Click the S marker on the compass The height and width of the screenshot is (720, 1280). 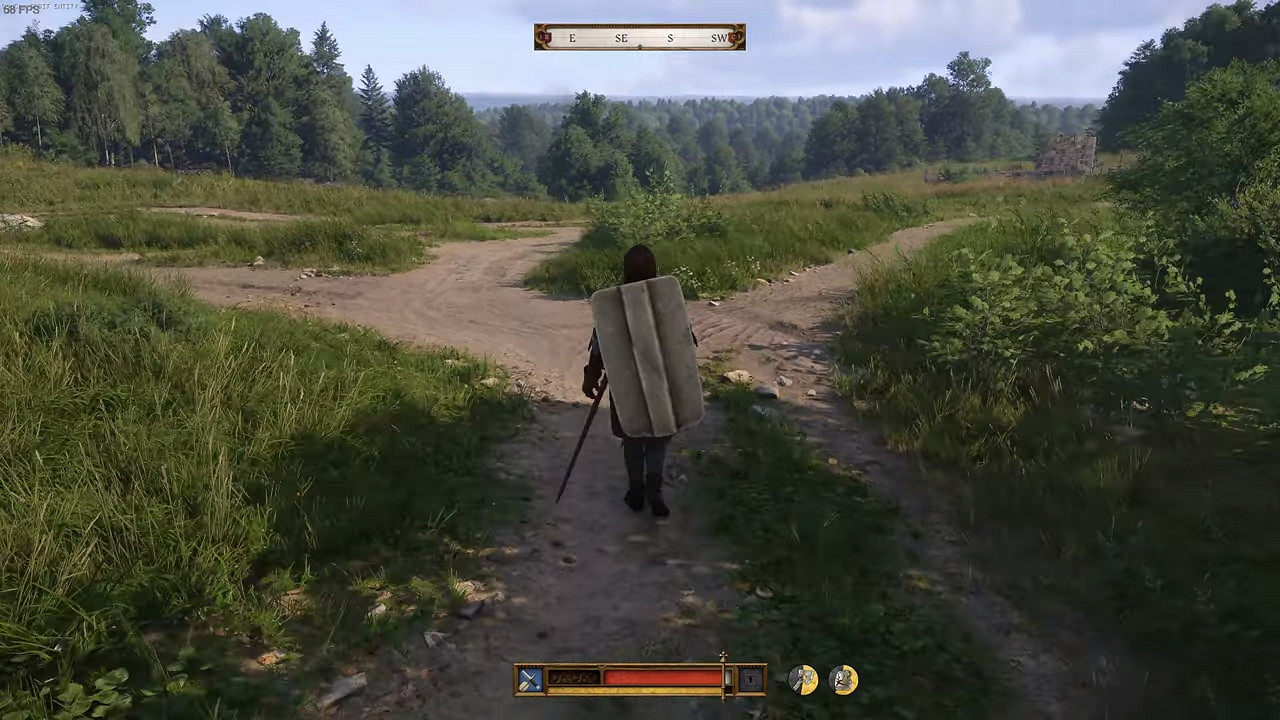tap(670, 38)
